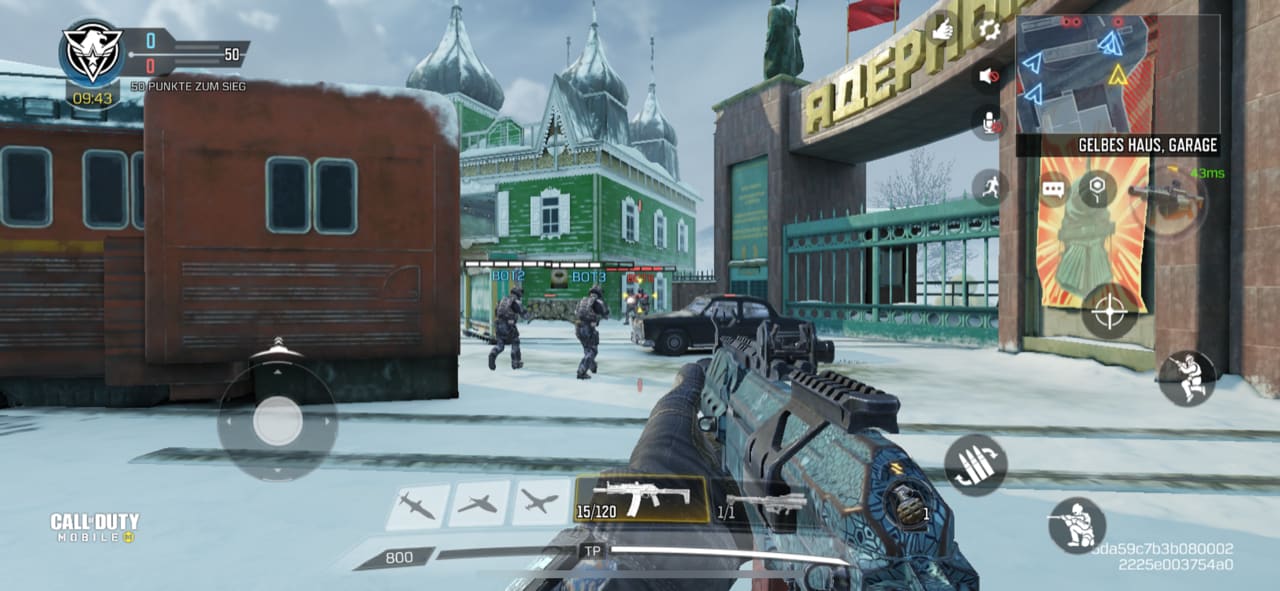
Task: Reload with the bullets button
Action: tap(974, 465)
